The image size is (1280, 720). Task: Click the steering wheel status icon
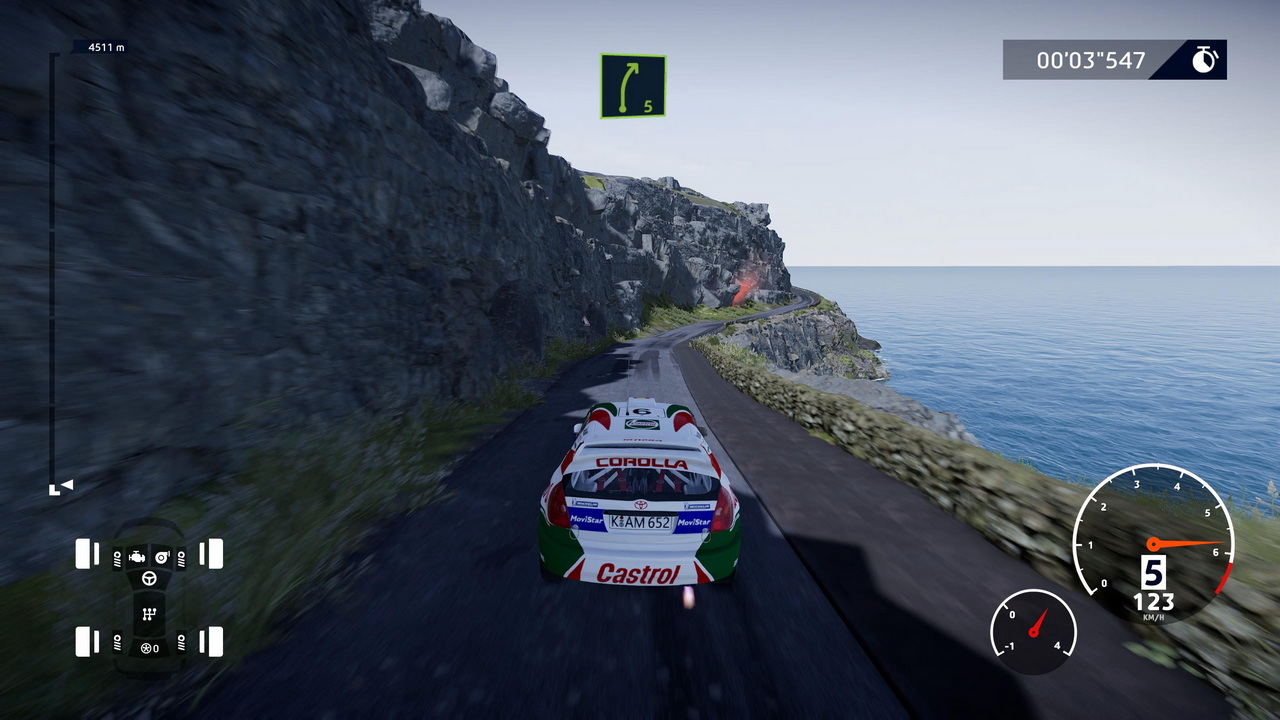tap(149, 578)
